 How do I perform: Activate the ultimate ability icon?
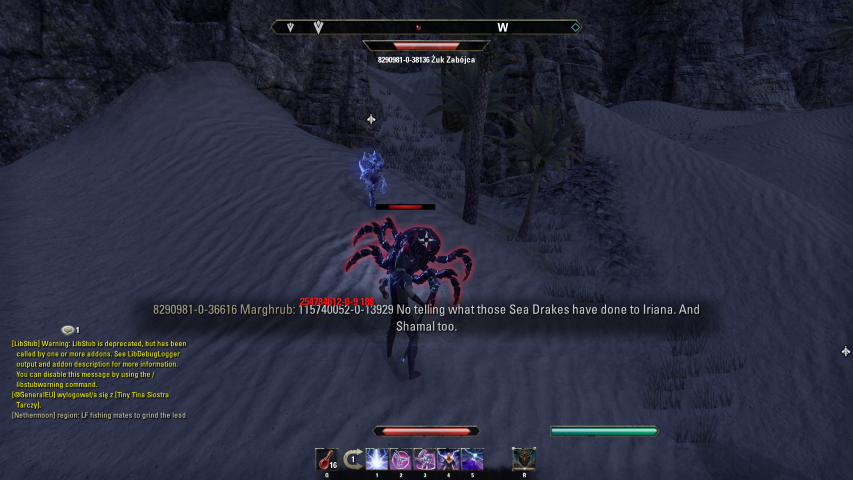pos(524,459)
